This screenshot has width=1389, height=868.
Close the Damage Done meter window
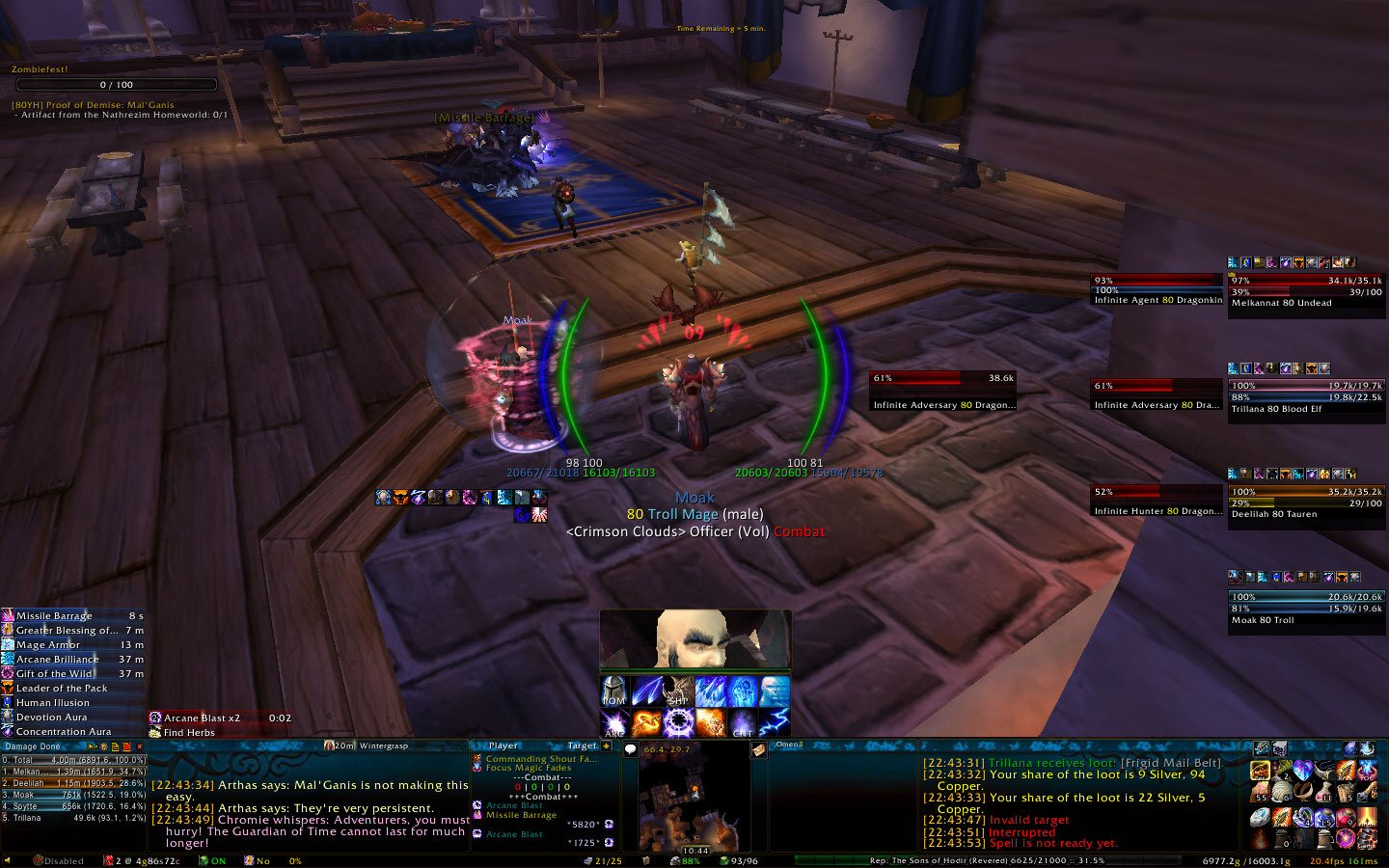tap(139, 746)
